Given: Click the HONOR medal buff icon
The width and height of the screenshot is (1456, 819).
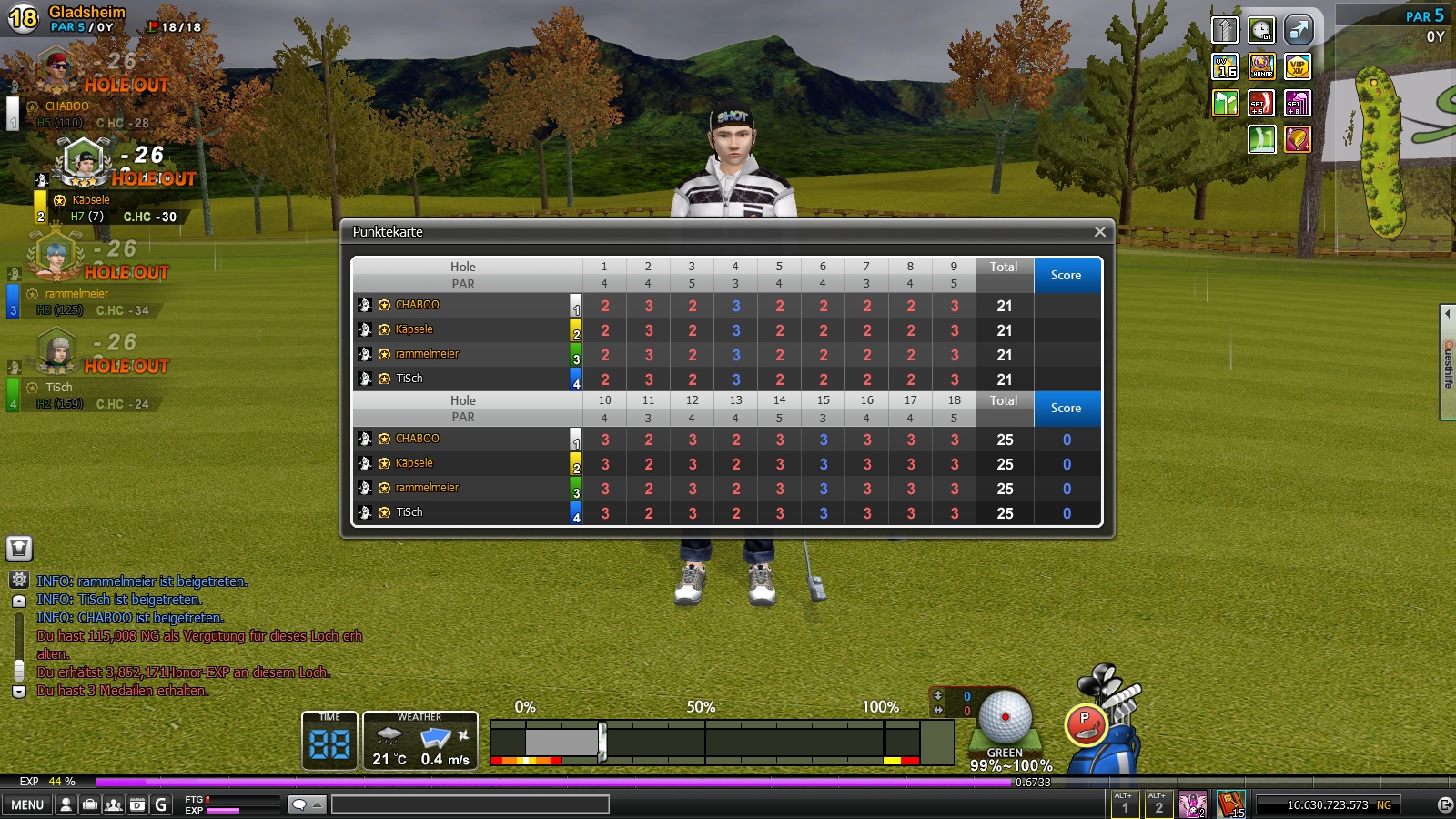Looking at the screenshot, I should pyautogui.click(x=1261, y=66).
